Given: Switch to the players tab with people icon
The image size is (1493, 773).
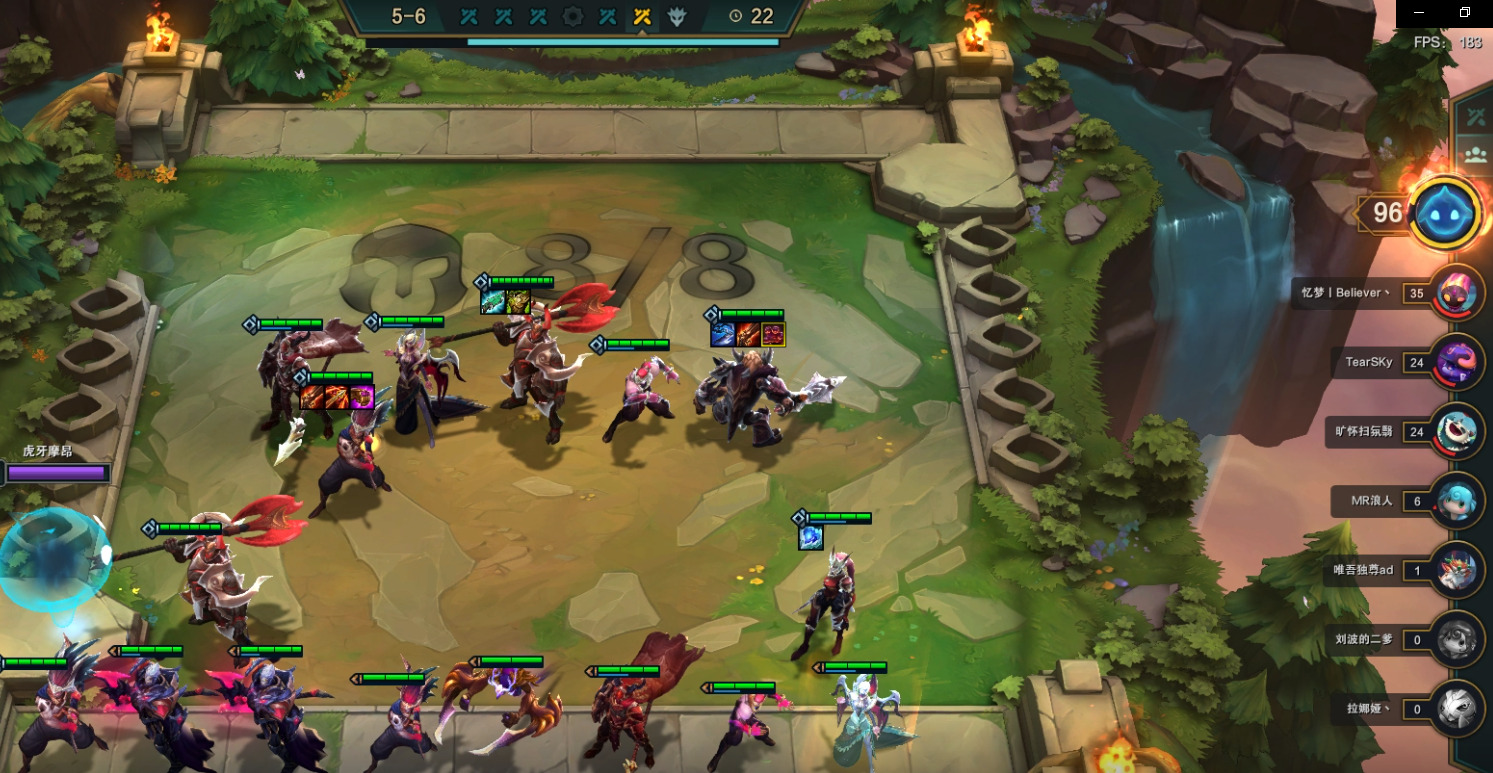Looking at the screenshot, I should tap(1475, 155).
